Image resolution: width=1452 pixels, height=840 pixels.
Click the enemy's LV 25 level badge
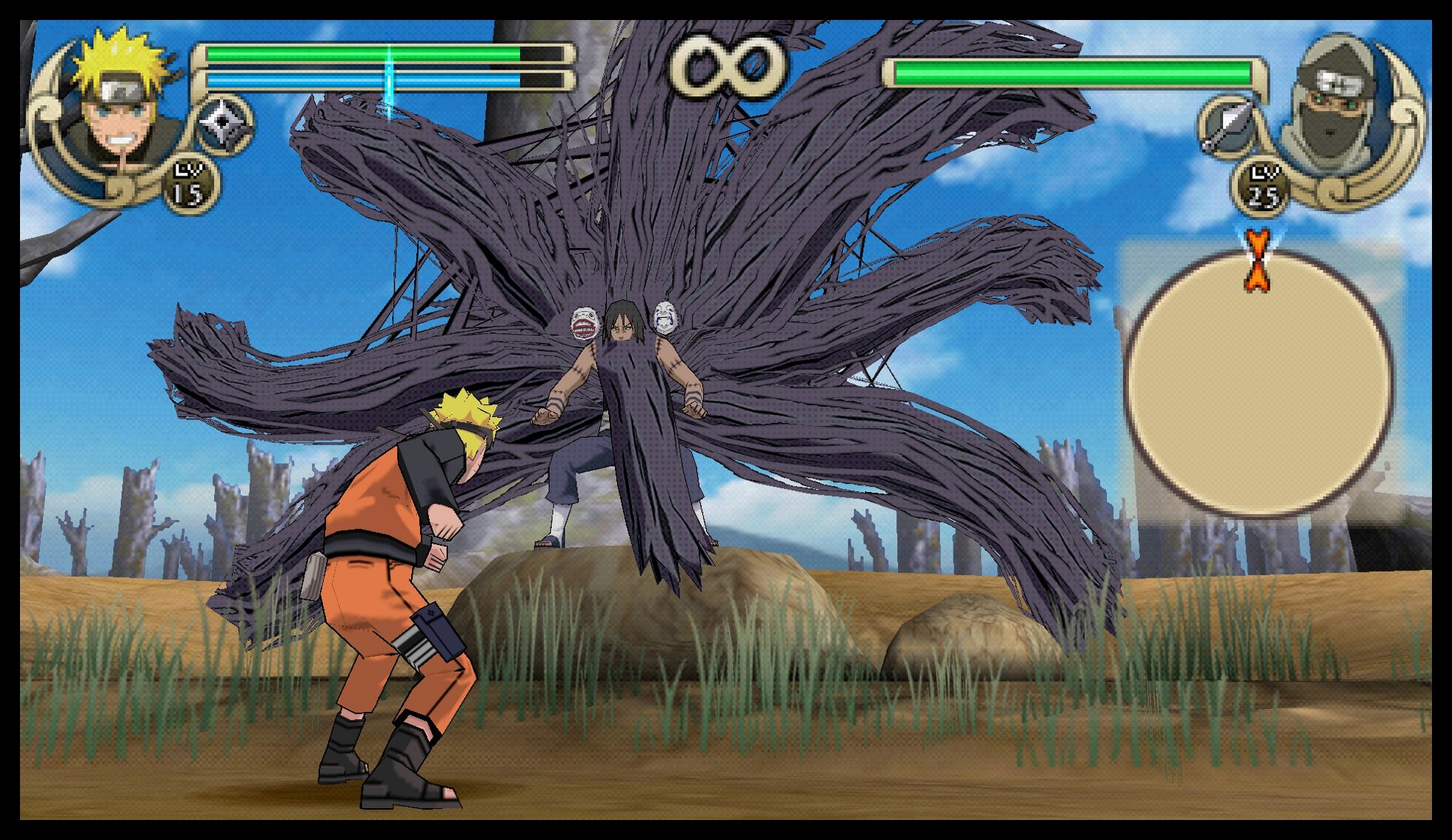click(1265, 187)
